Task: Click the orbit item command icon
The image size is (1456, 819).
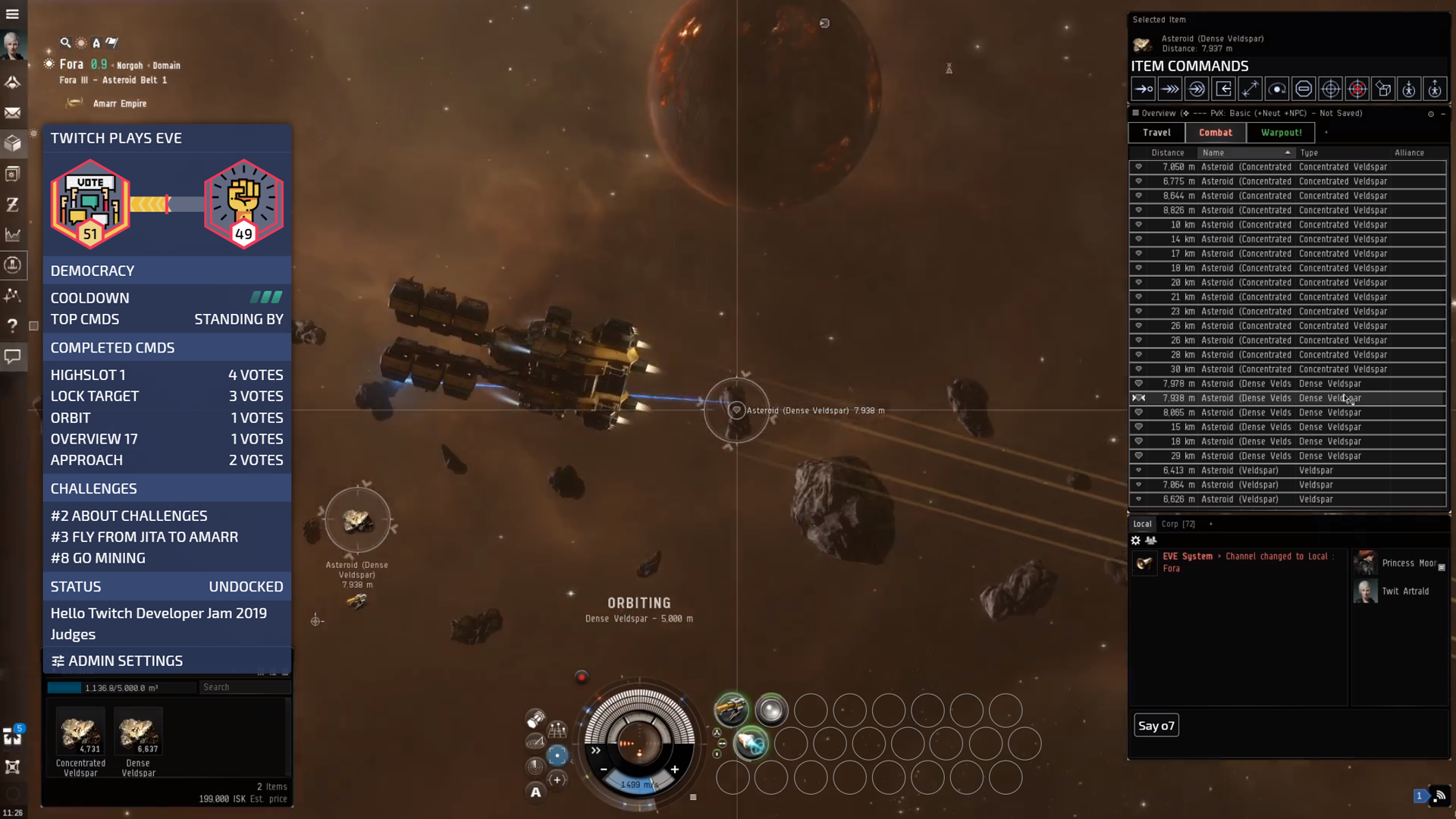Action: click(x=1277, y=89)
